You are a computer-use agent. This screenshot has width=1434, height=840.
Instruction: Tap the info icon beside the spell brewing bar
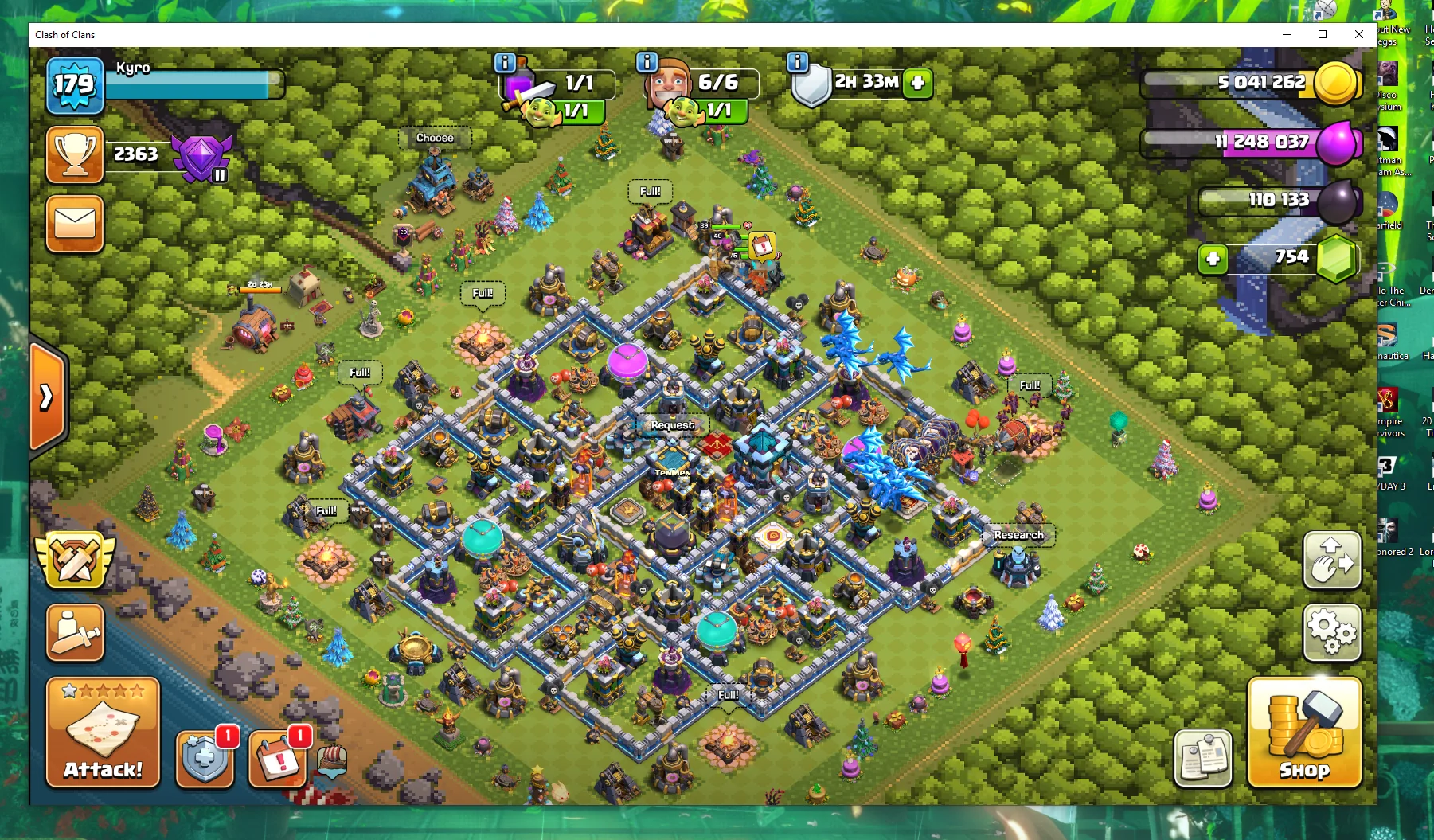[504, 62]
